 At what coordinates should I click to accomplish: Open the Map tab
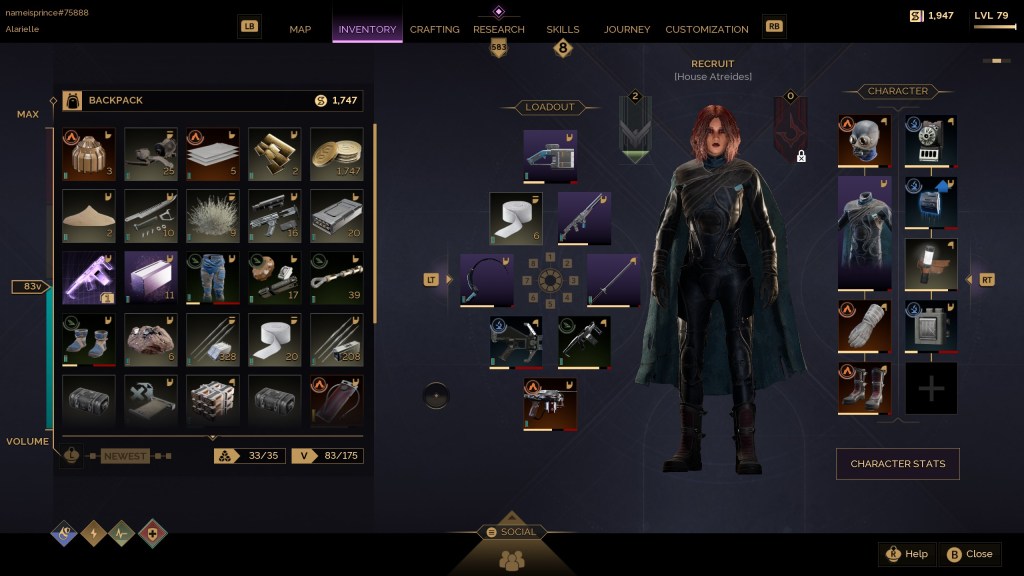(x=300, y=29)
